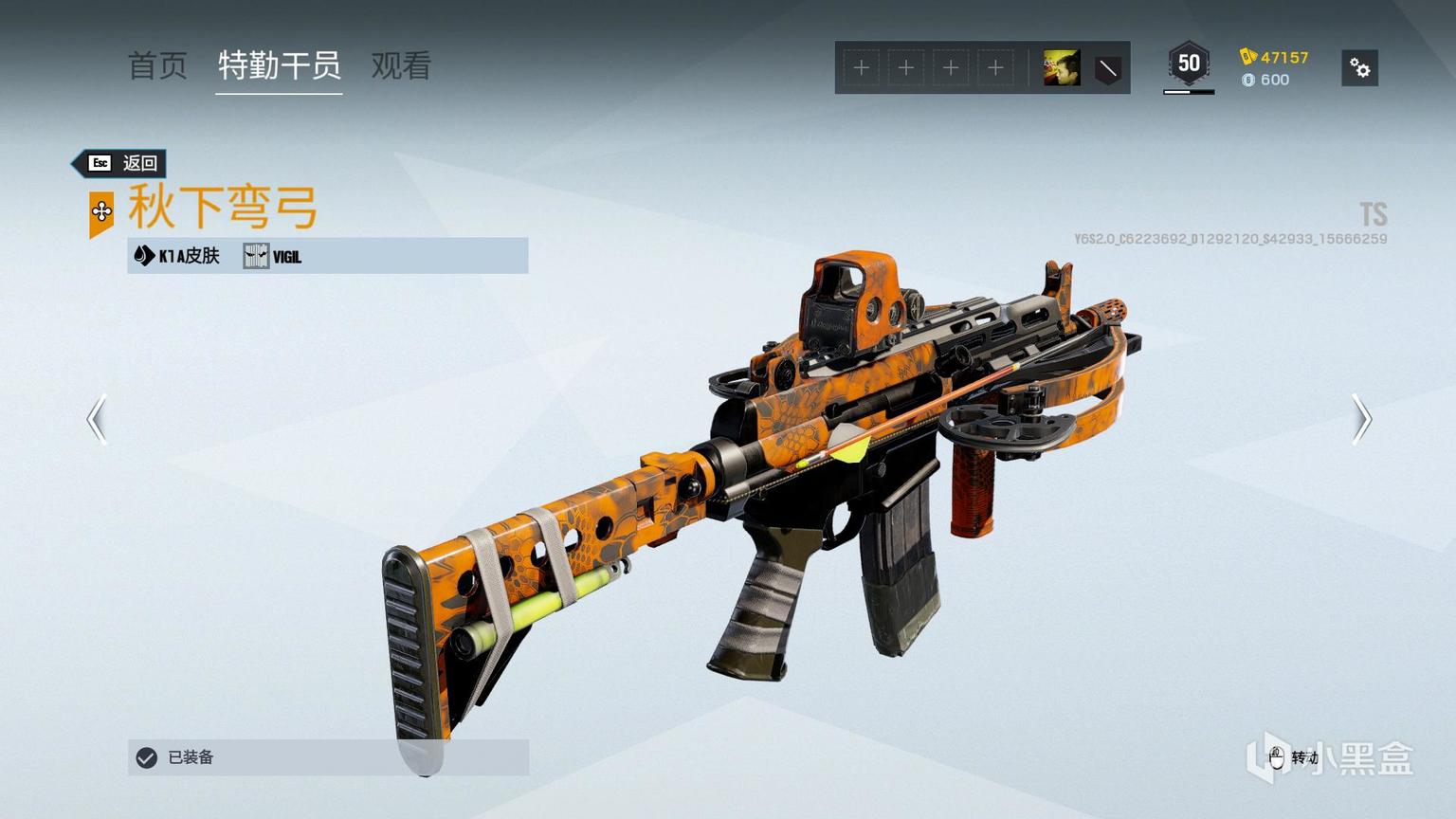Open the 观看 watch tab

tap(401, 65)
